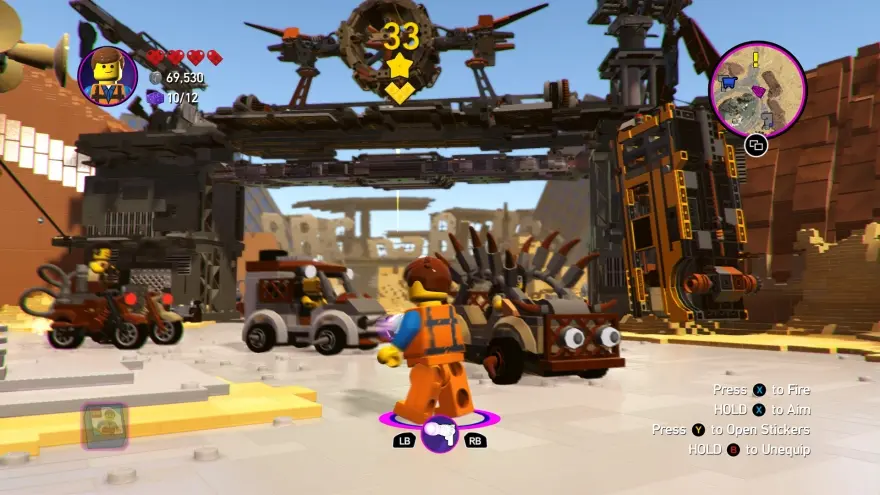Viewport: 880px width, 495px height.
Task: Open the faded sticker card icon
Action: click(x=103, y=426)
